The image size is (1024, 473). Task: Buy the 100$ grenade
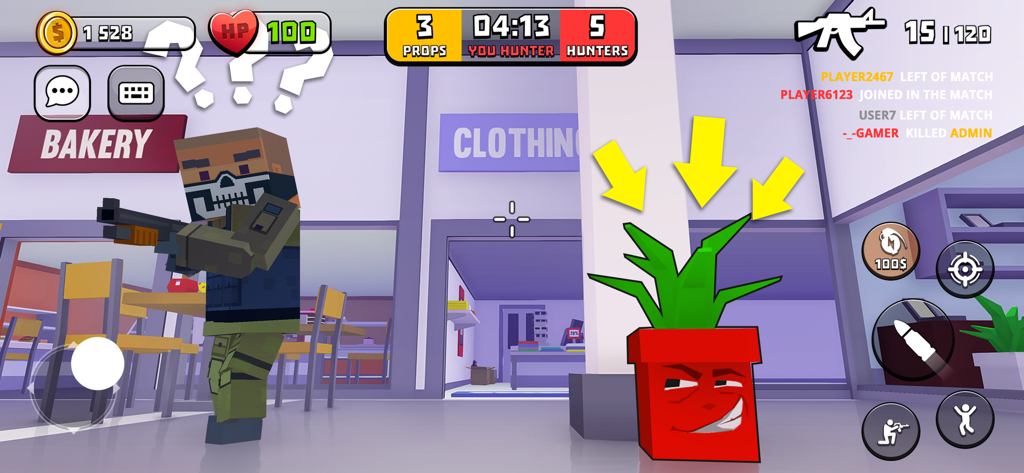click(890, 249)
